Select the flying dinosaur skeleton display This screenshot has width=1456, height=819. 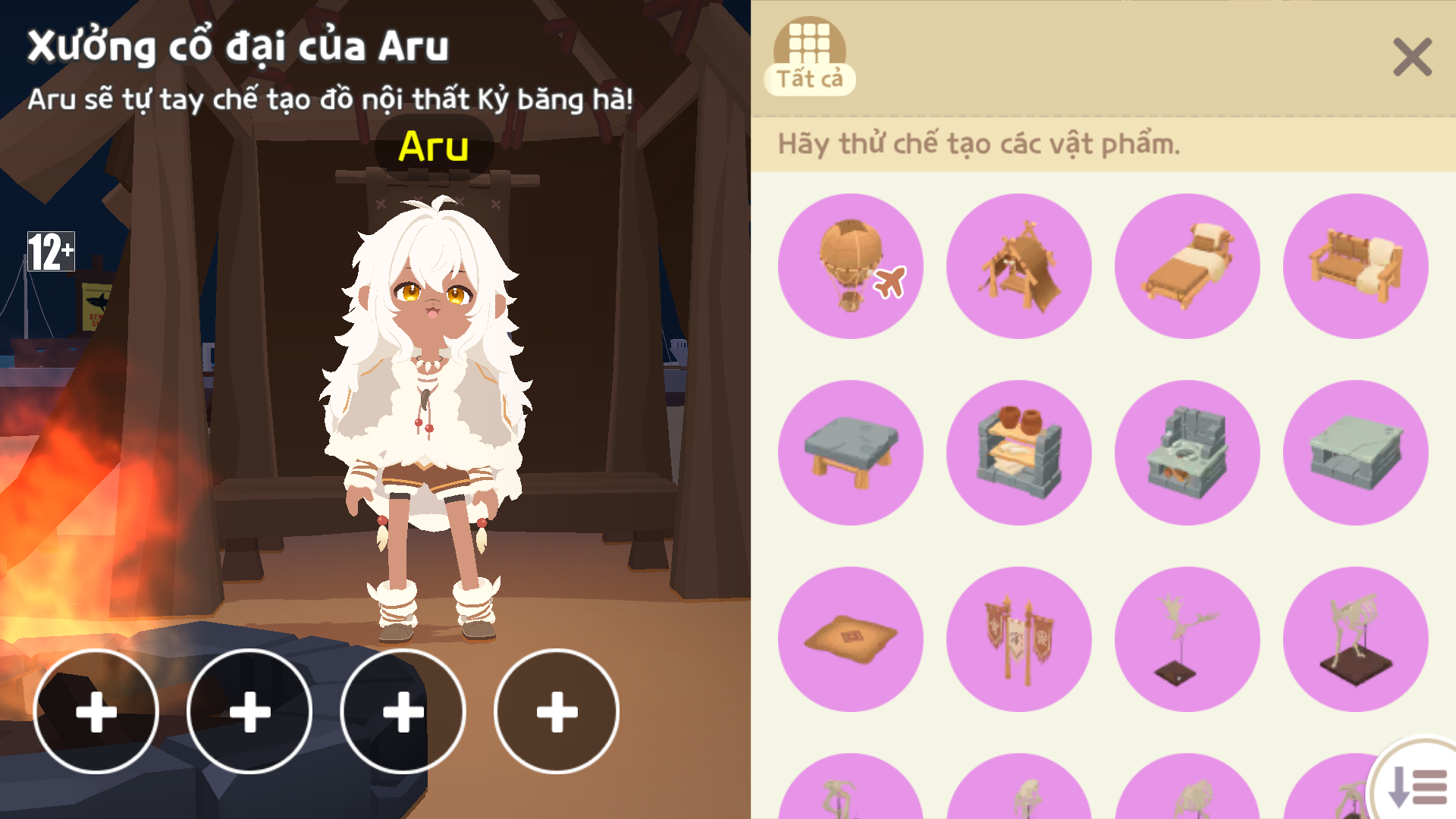1188,639
